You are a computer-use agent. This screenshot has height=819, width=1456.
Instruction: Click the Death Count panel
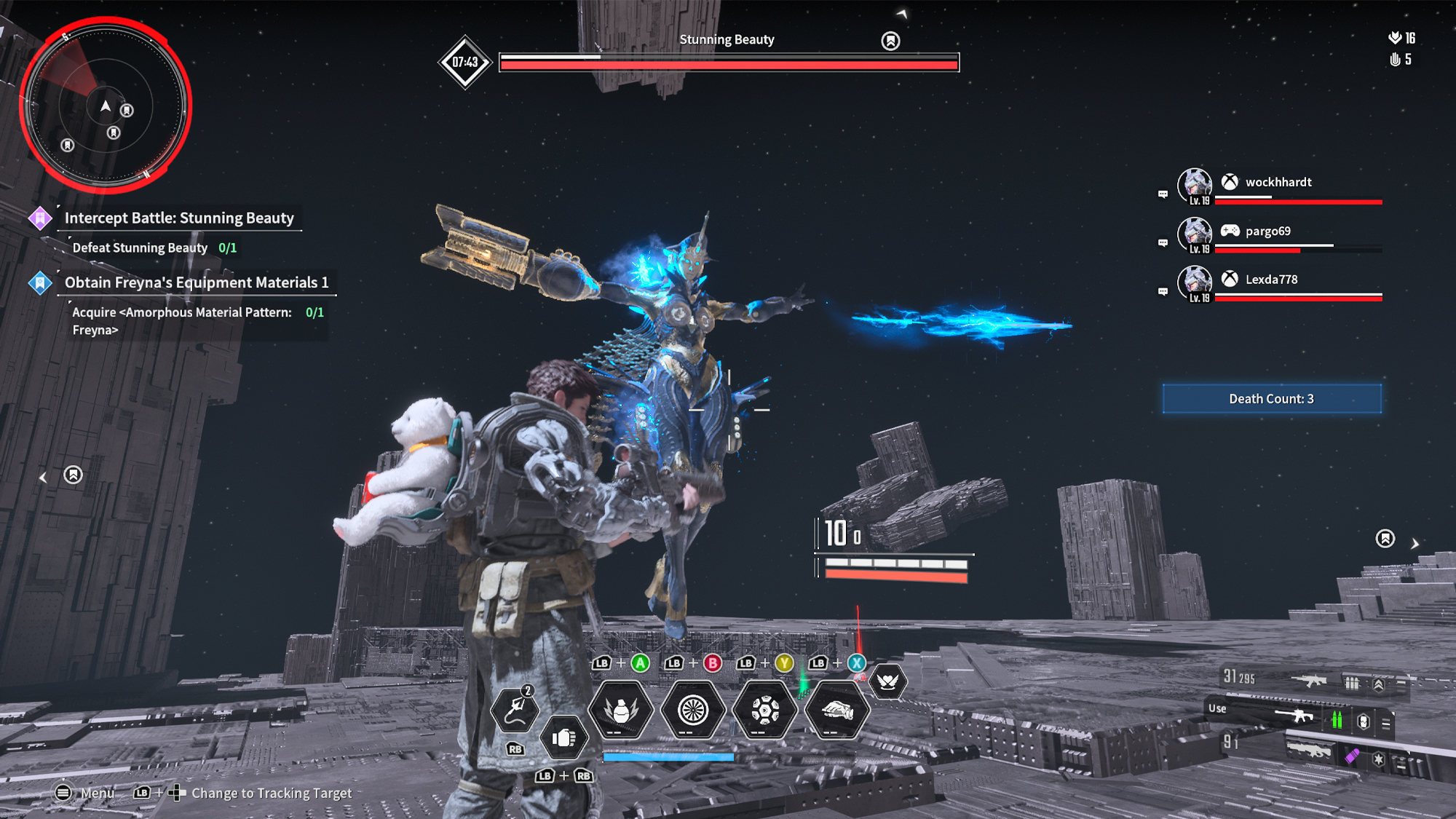pos(1271,399)
